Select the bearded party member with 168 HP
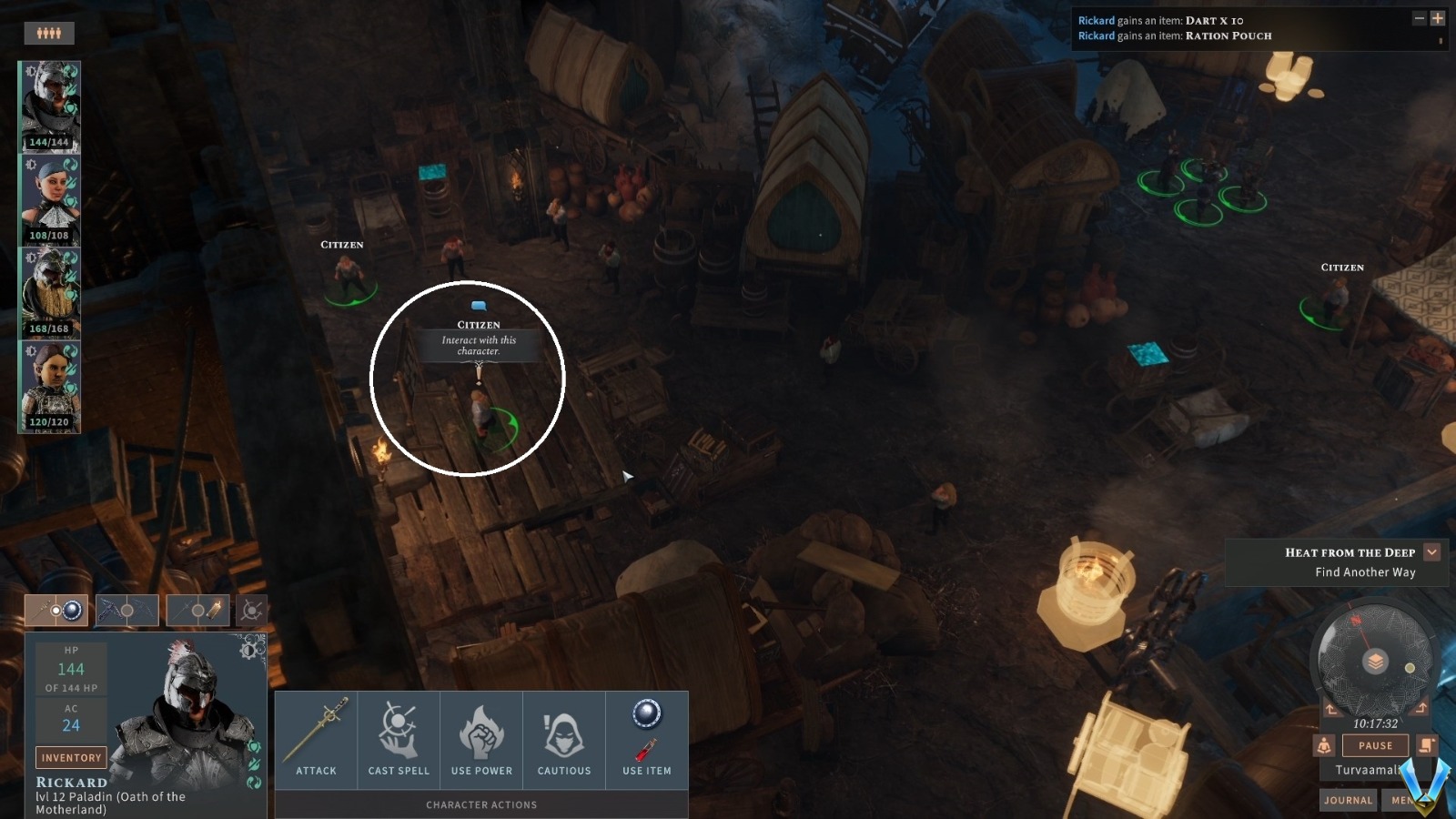Viewport: 1456px width, 819px height. [50, 292]
